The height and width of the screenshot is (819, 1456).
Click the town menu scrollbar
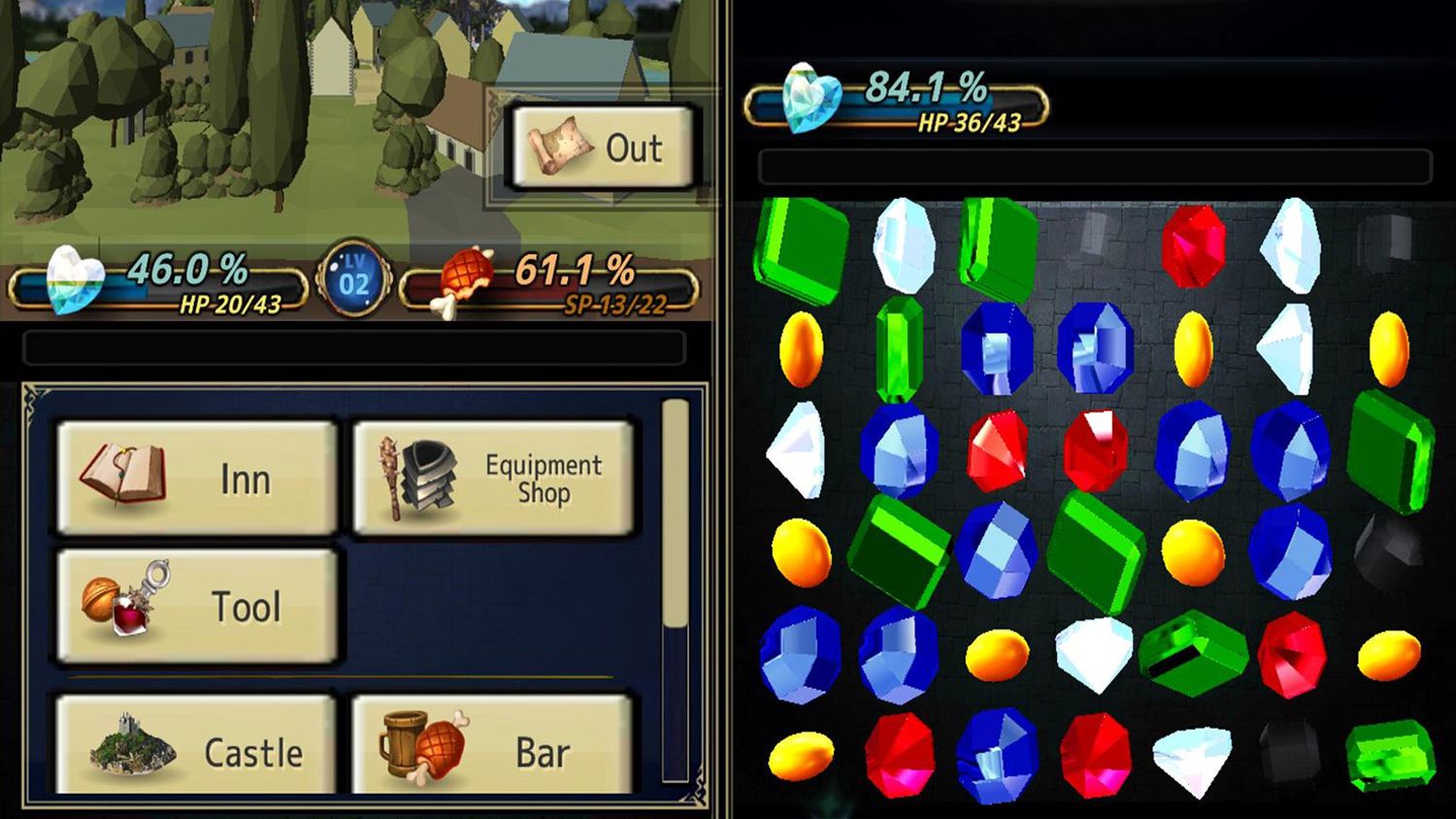pyautogui.click(x=675, y=514)
